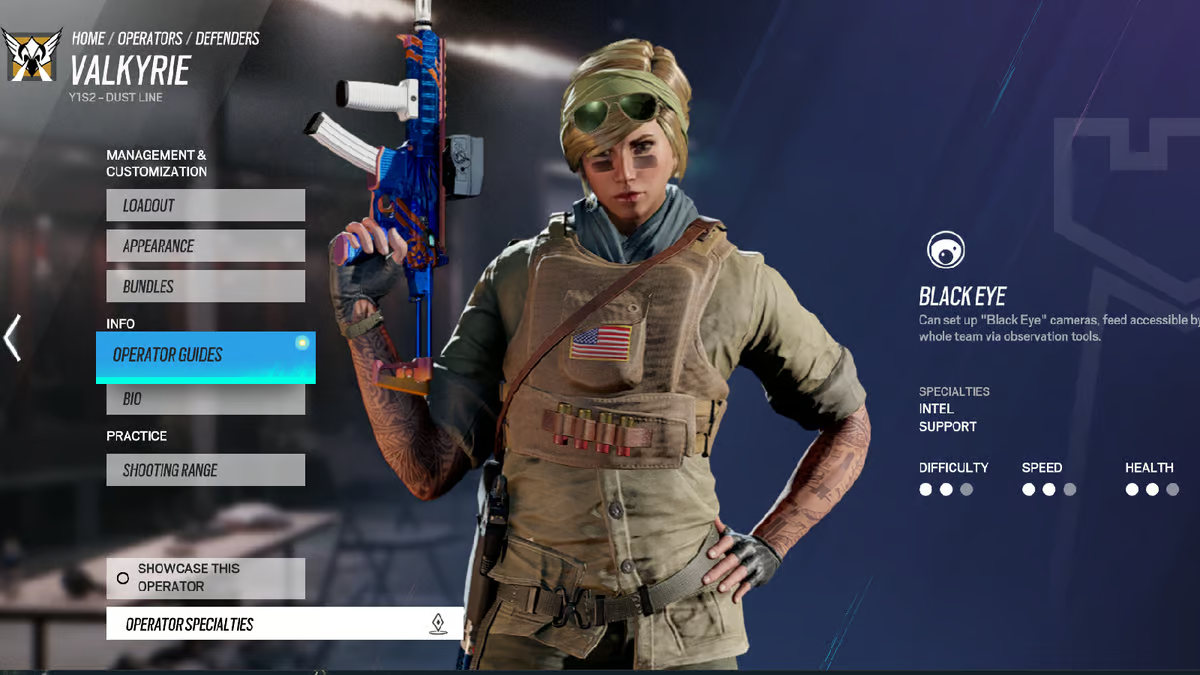
Task: Open the Bundles menu entry
Action: (205, 286)
